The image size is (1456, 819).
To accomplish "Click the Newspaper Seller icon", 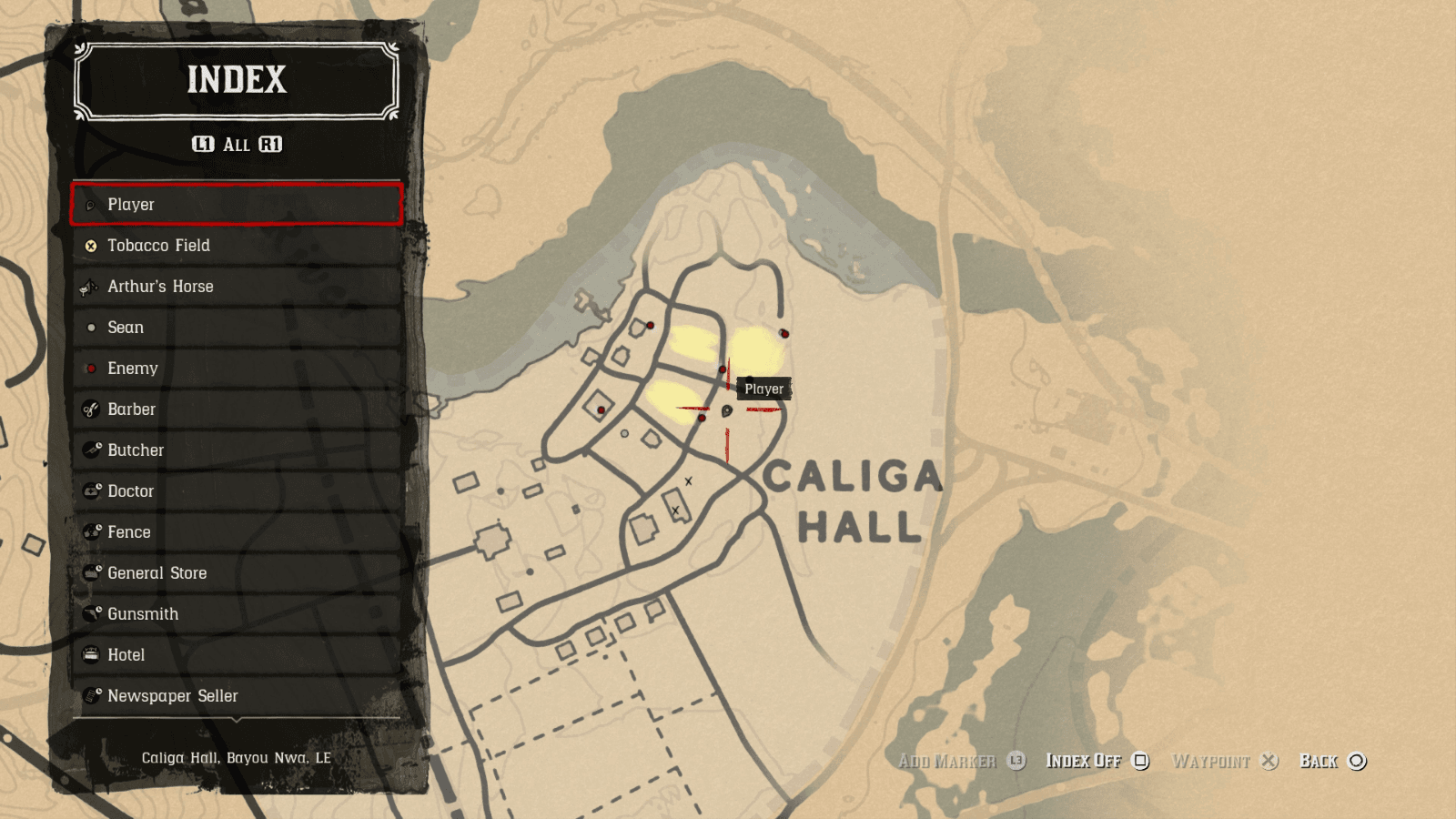I will pyautogui.click(x=90, y=696).
